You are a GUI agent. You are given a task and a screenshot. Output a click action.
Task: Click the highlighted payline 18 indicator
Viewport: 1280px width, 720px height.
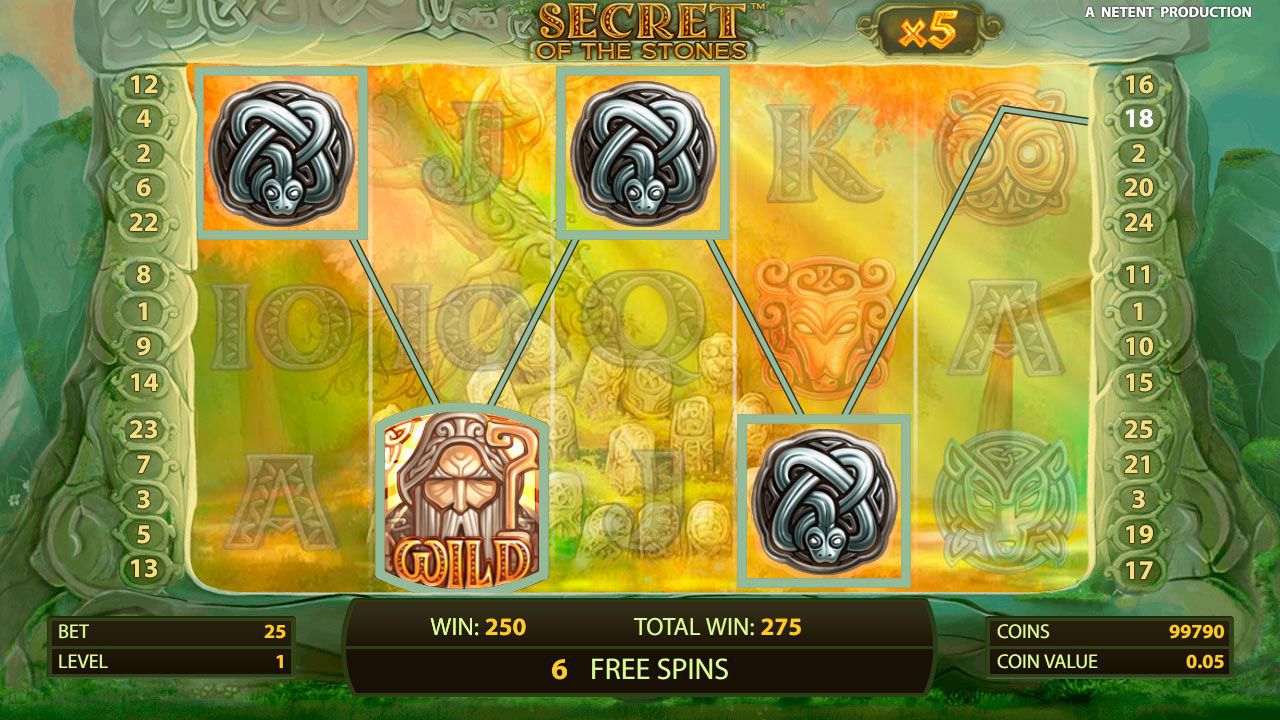pyautogui.click(x=1139, y=119)
